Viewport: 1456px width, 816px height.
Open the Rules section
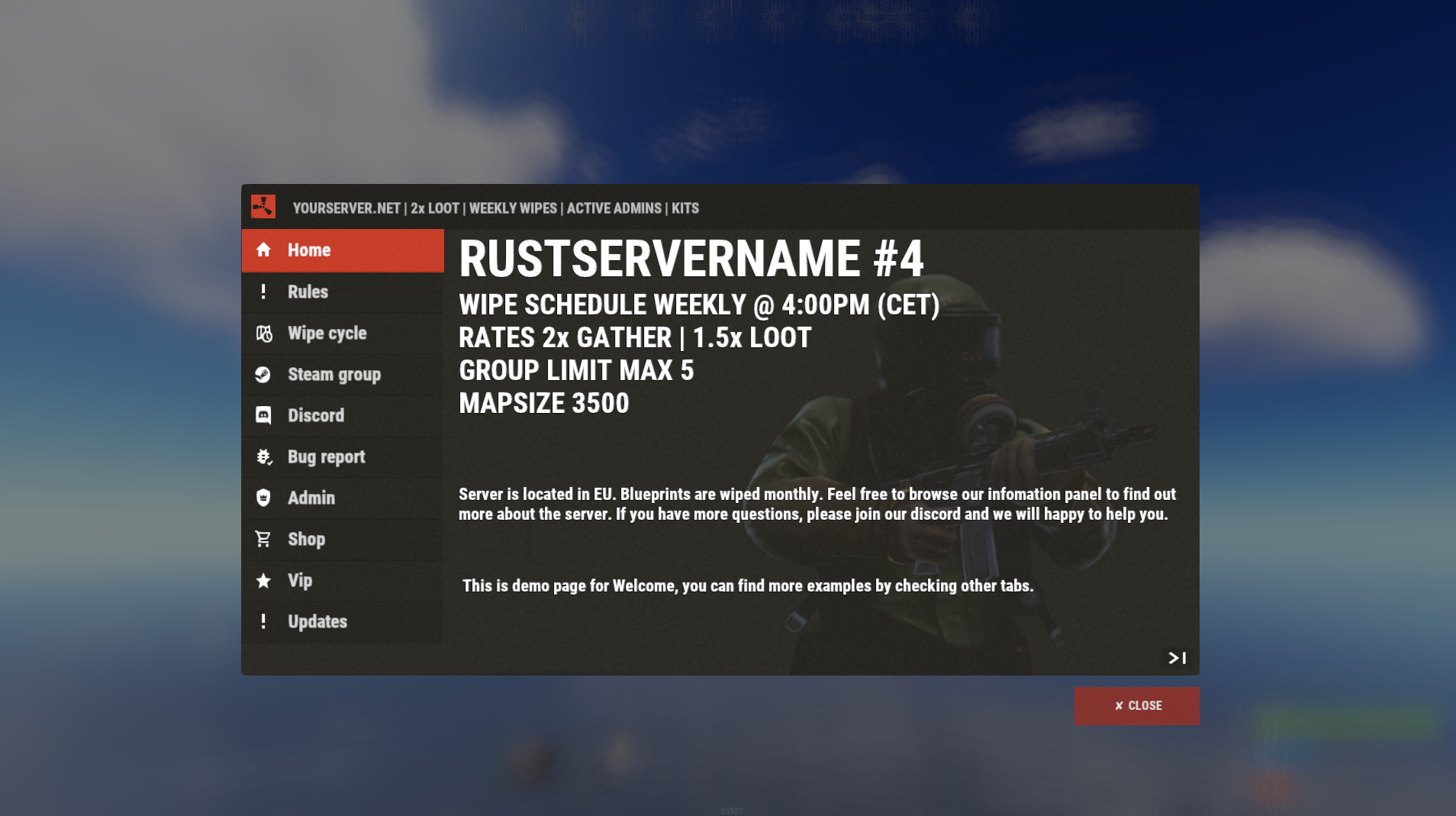tap(342, 292)
